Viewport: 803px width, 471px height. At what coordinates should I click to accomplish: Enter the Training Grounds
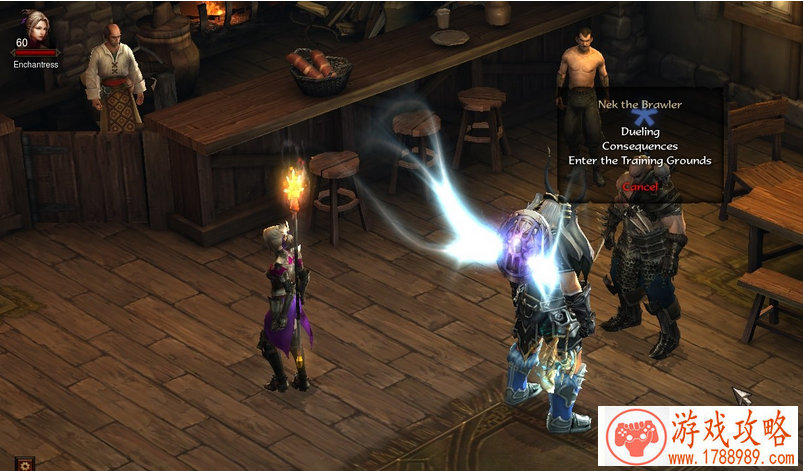[640, 160]
